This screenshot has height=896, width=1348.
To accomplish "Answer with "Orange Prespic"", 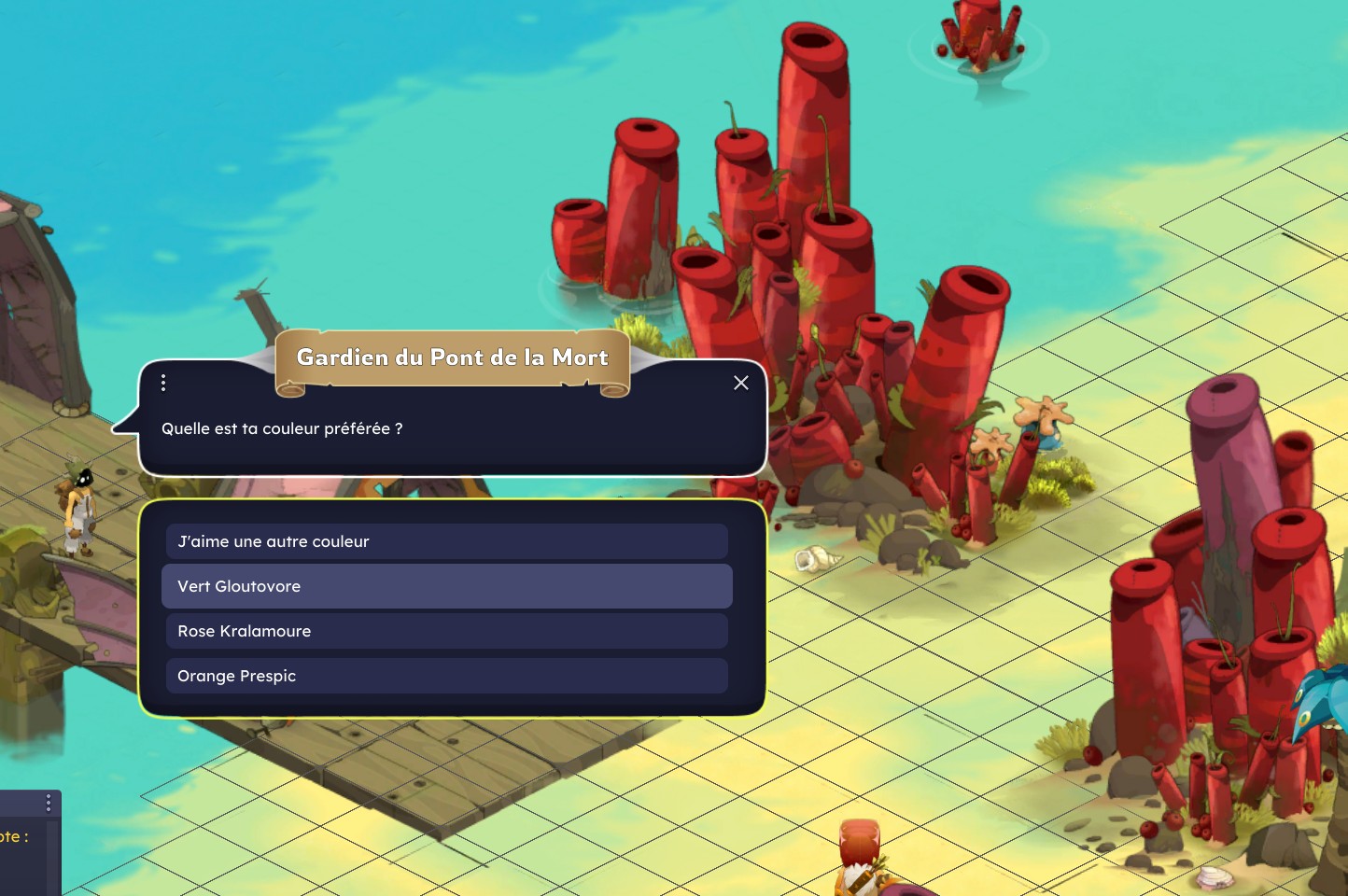I will pos(446,676).
